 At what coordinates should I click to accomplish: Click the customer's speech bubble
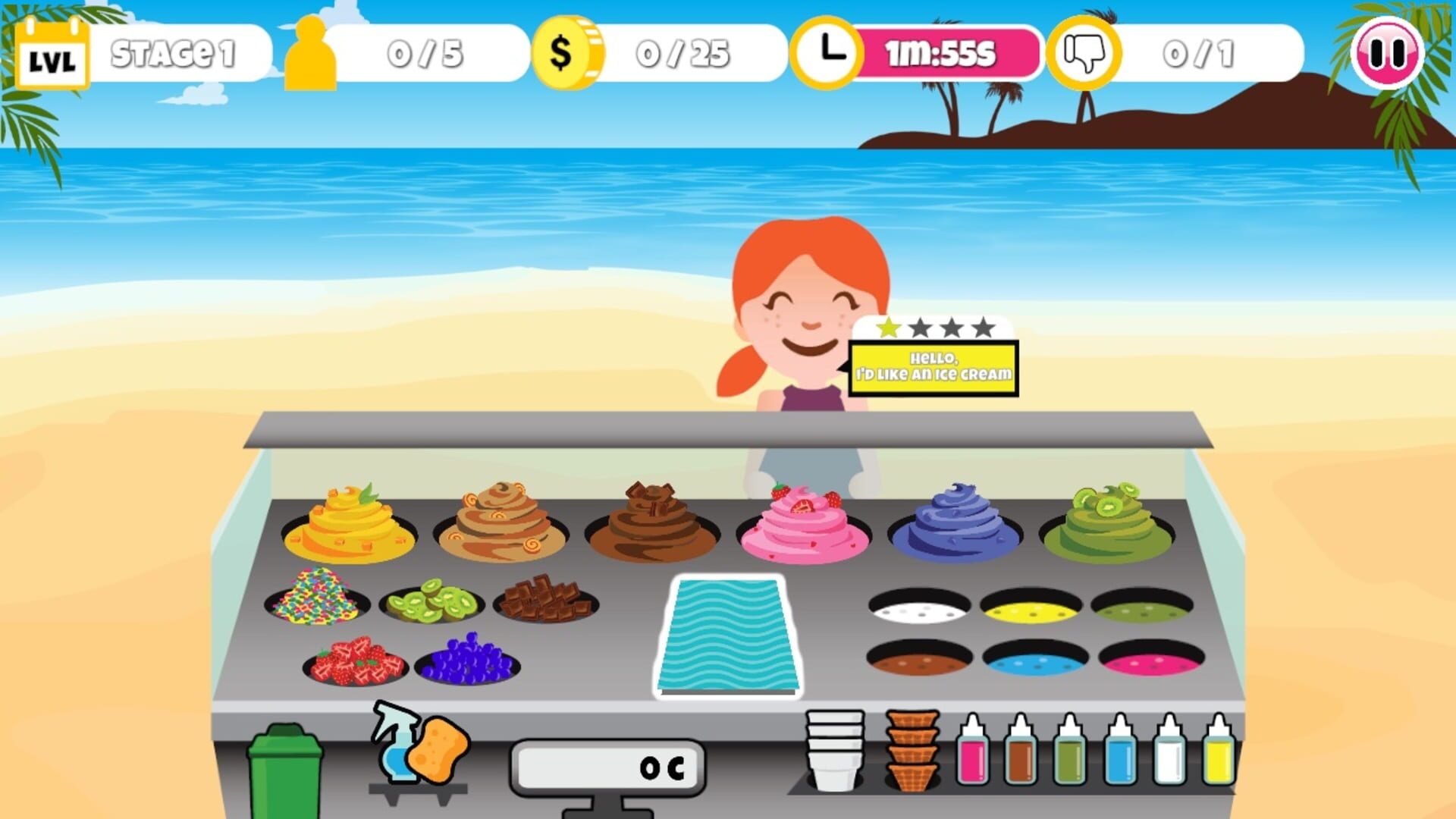tap(934, 364)
